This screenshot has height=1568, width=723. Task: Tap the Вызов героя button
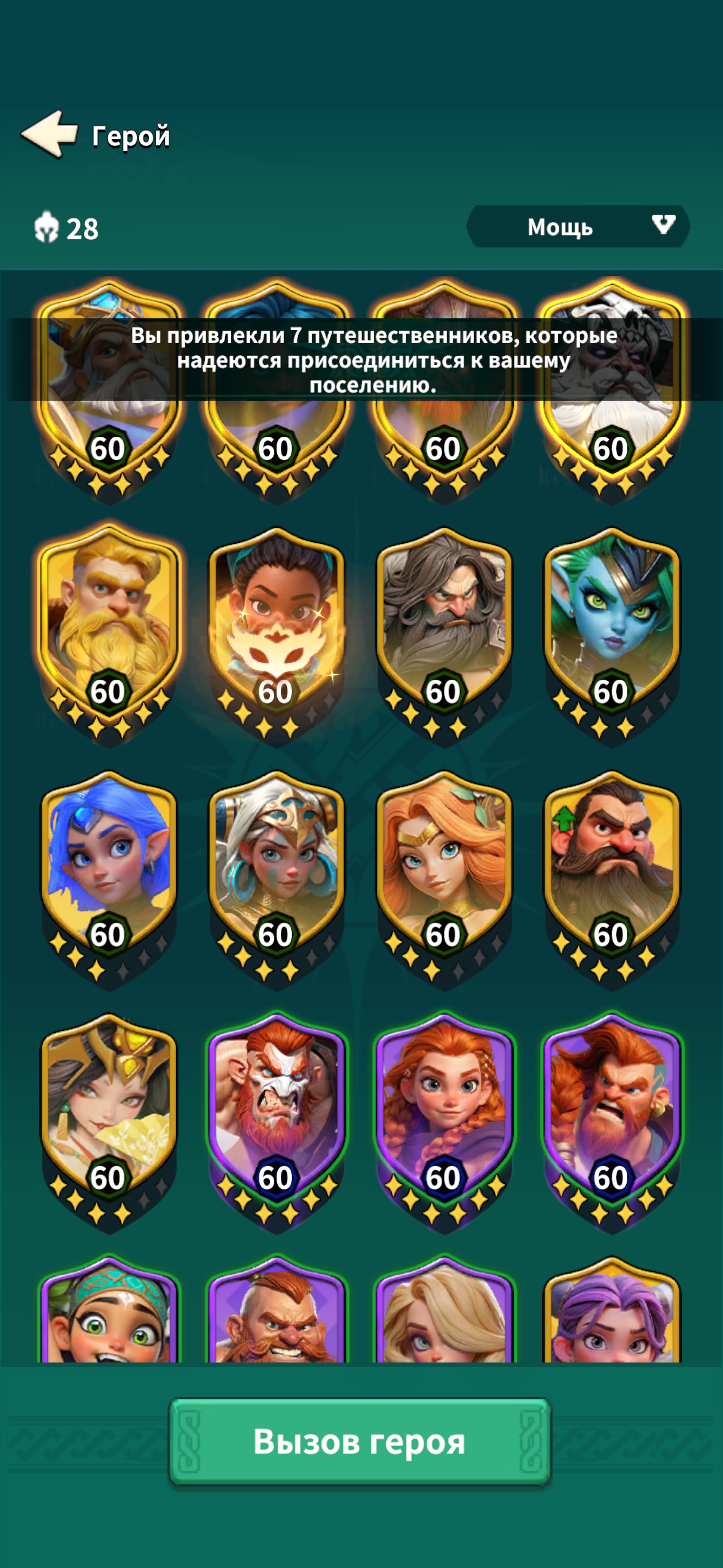pos(360,1441)
